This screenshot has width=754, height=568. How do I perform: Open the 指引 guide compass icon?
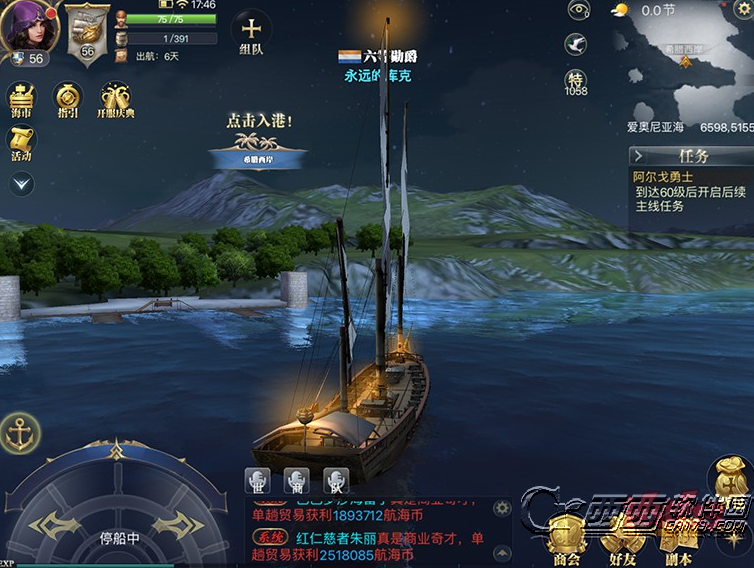tap(69, 102)
